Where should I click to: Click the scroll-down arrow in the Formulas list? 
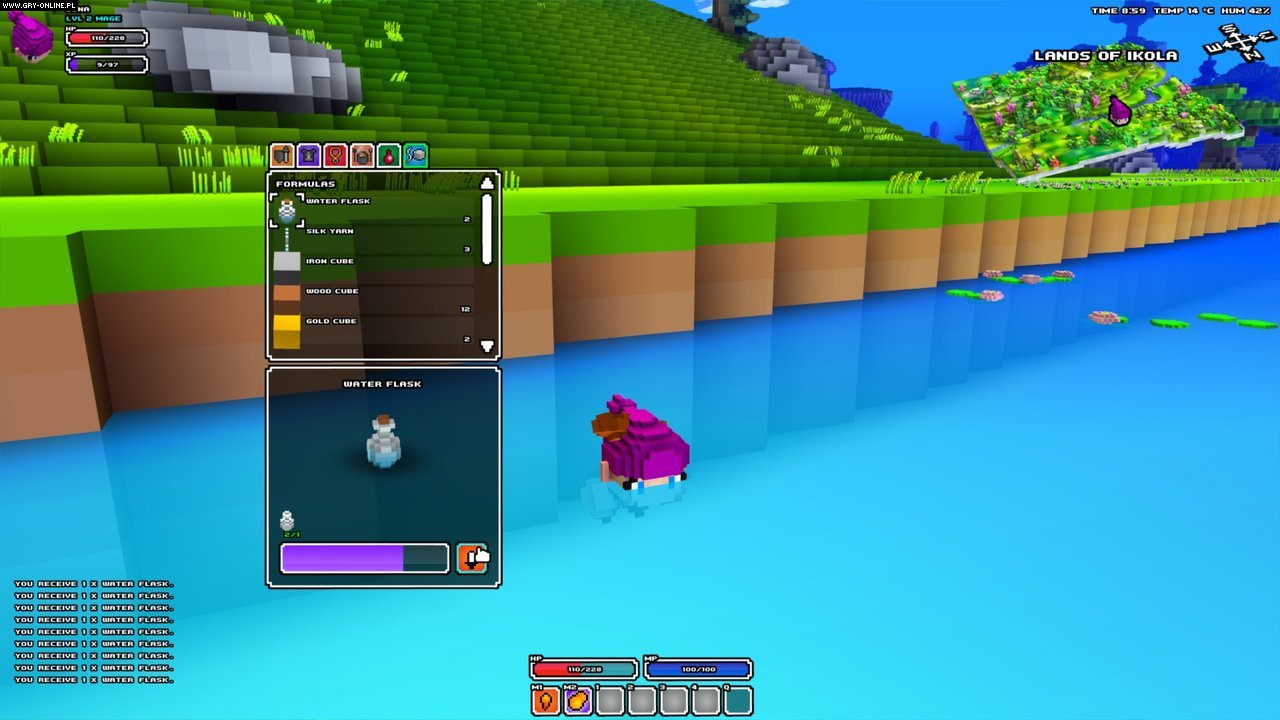486,345
